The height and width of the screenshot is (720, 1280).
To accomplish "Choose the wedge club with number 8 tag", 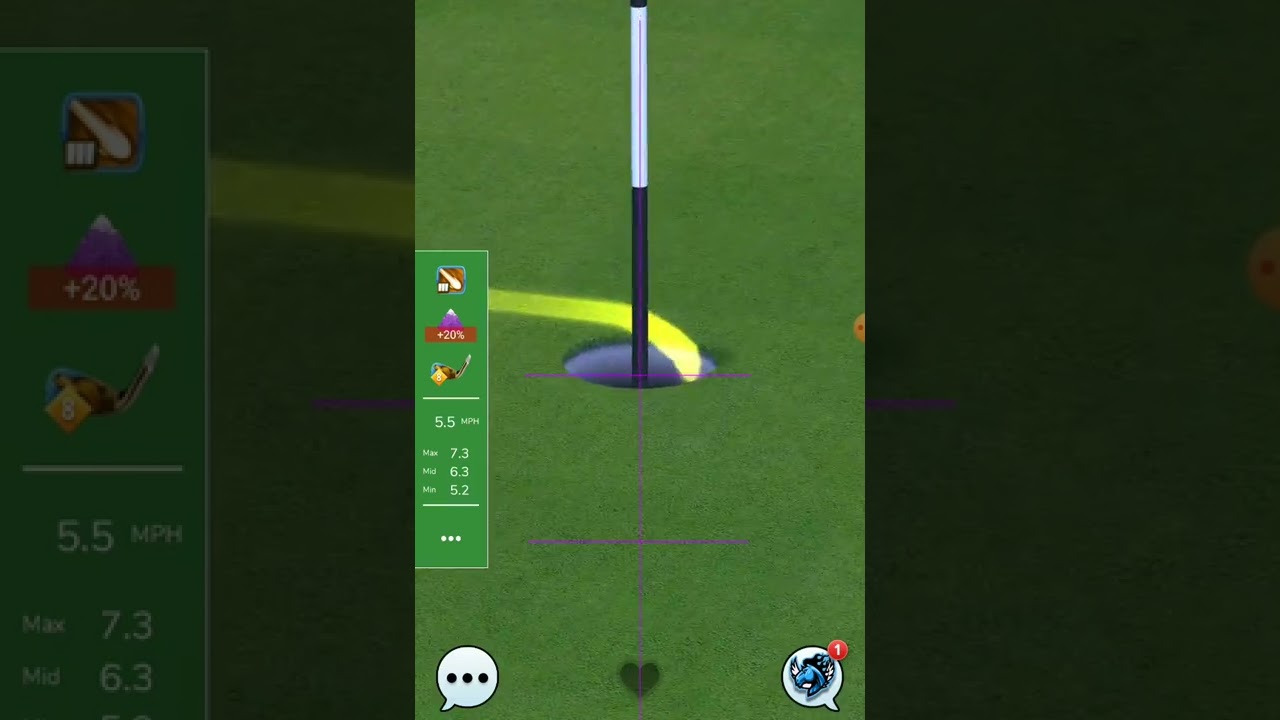I will (450, 372).
